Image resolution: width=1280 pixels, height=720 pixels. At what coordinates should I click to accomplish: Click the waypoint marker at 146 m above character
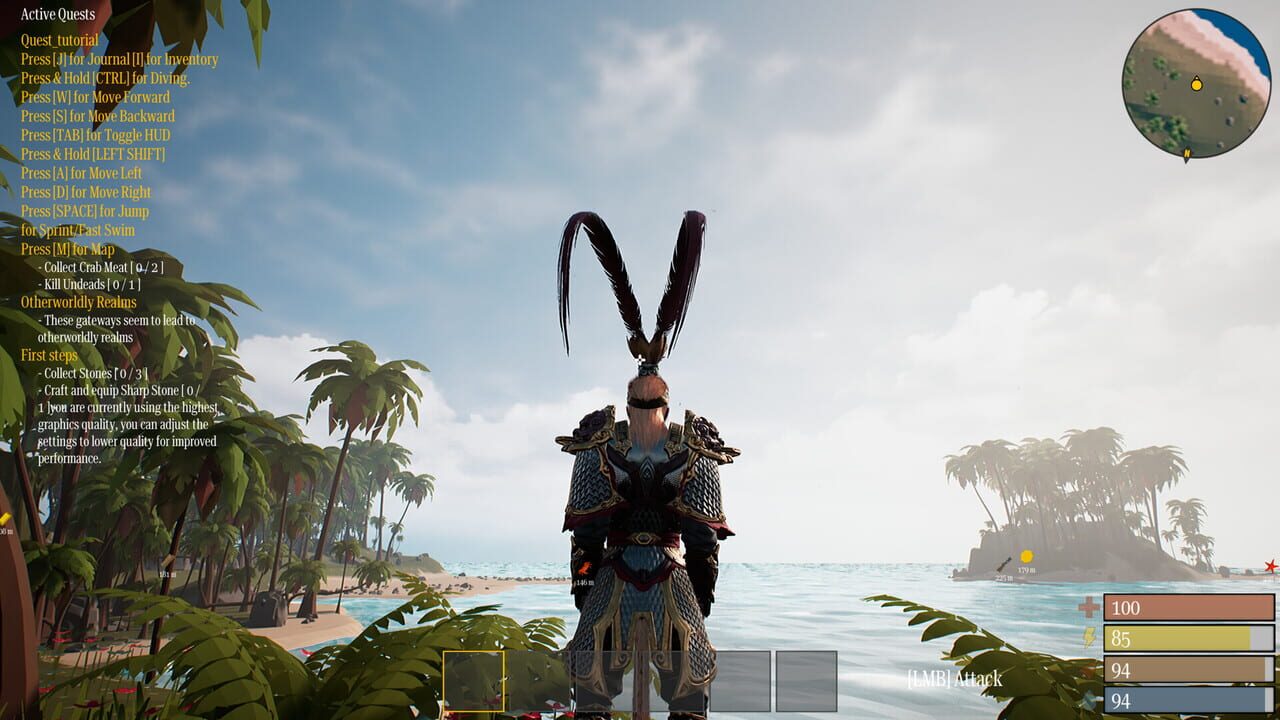[584, 568]
